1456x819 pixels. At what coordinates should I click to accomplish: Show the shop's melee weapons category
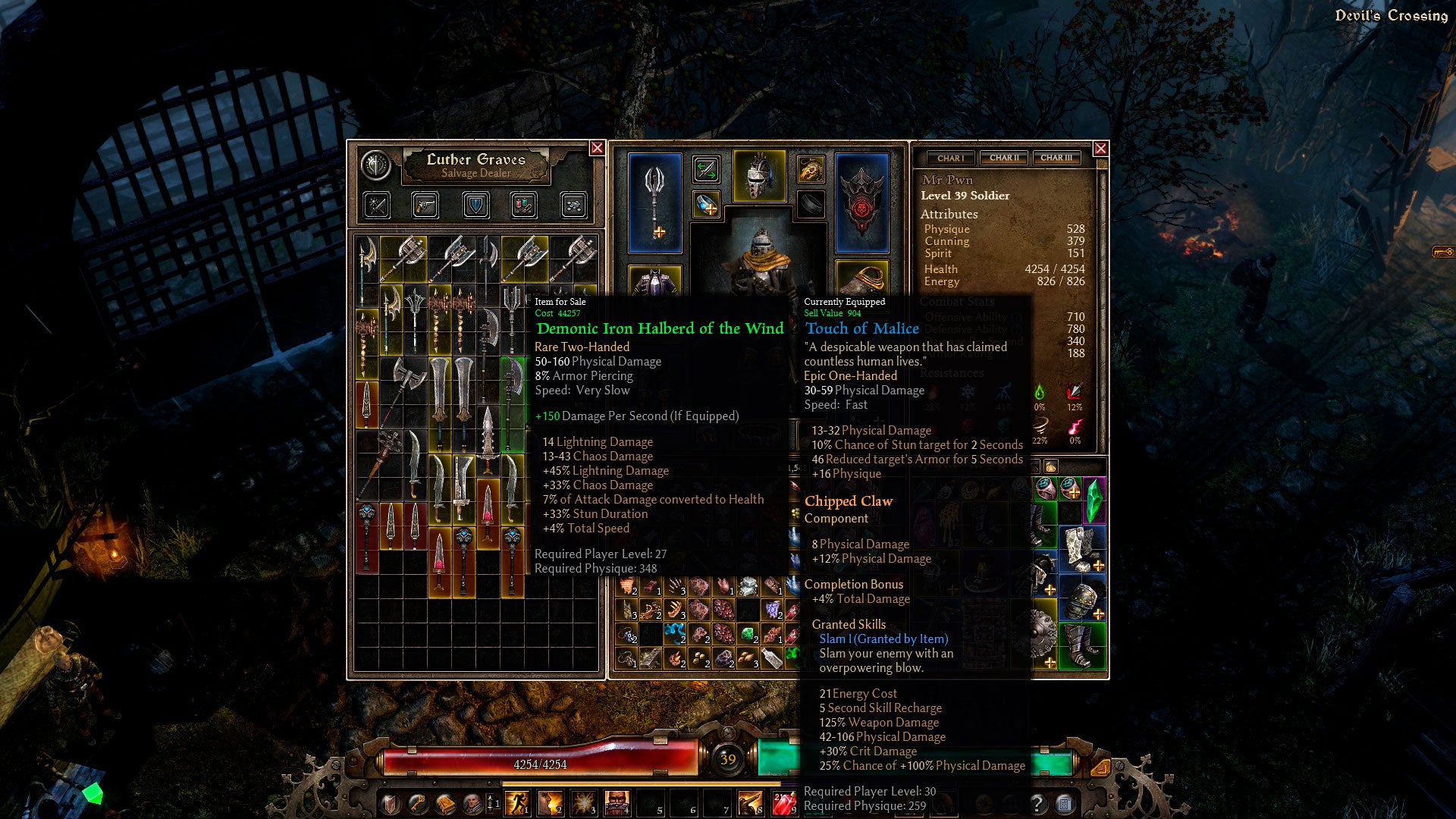click(x=377, y=205)
